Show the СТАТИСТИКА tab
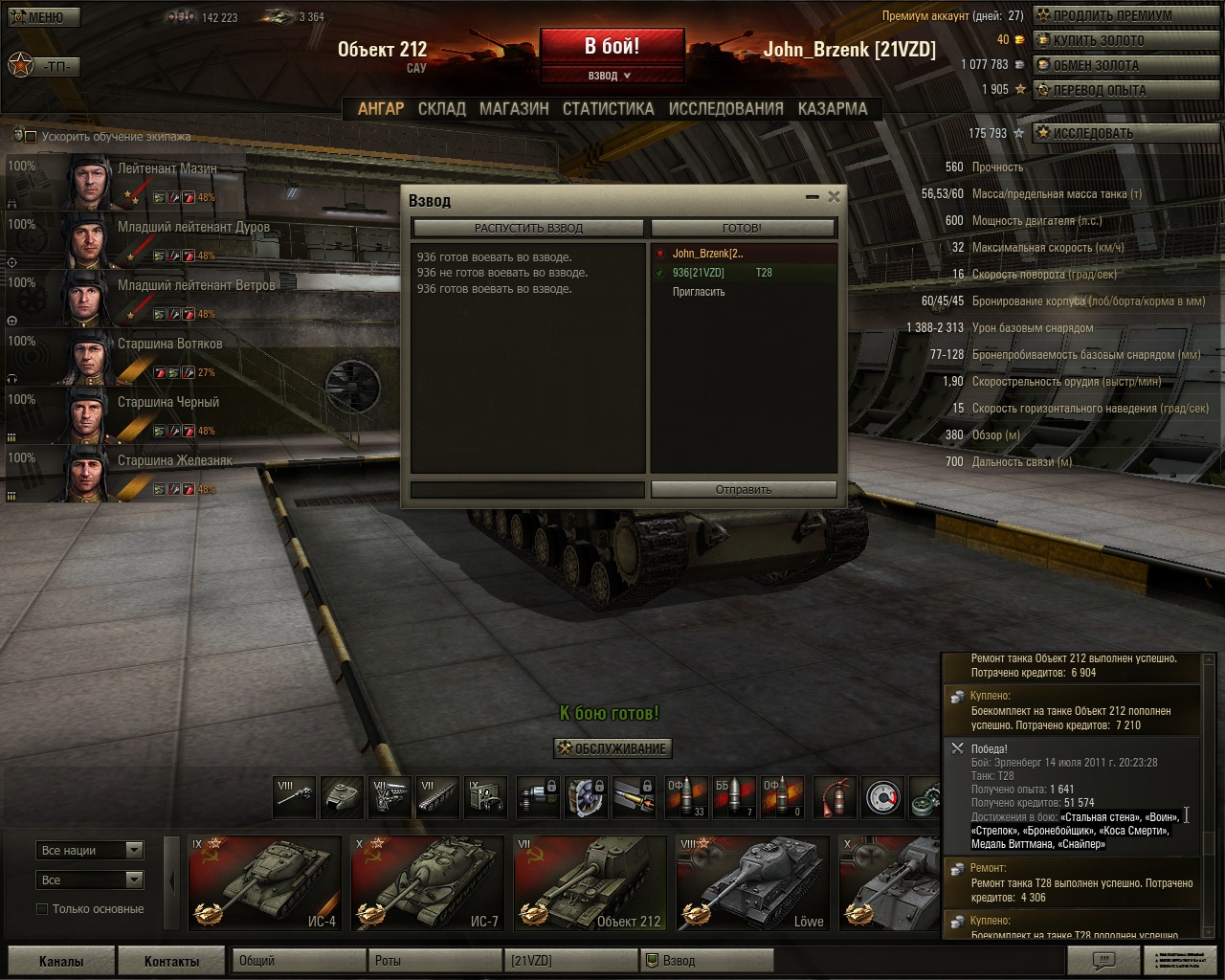The width and height of the screenshot is (1225, 980). pos(608,109)
